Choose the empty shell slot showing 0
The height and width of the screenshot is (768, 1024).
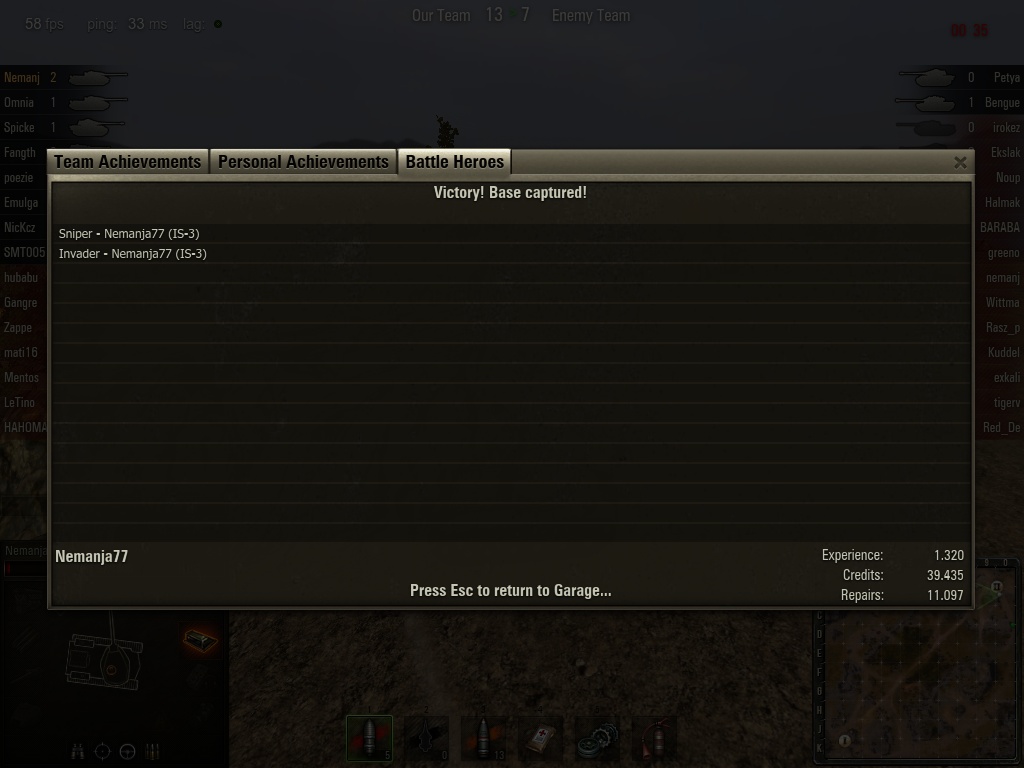(427, 740)
